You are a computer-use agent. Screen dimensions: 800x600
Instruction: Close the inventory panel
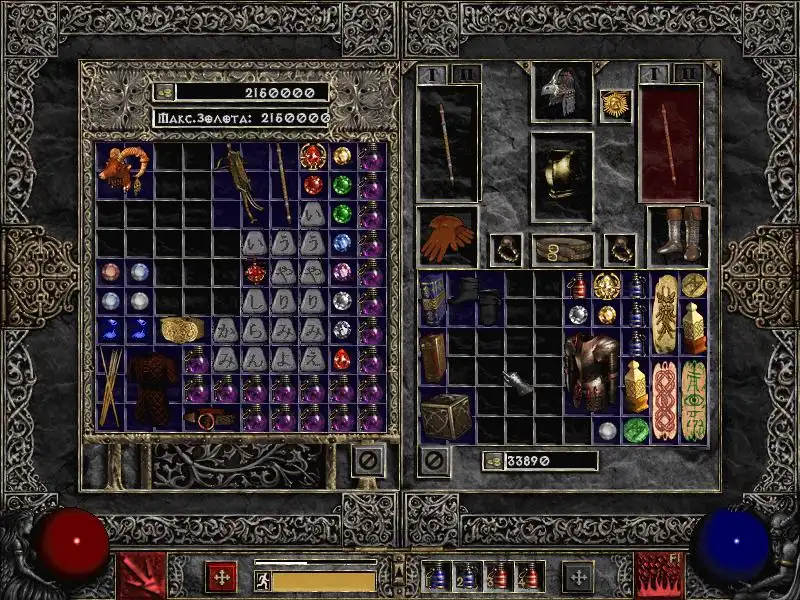coord(433,461)
